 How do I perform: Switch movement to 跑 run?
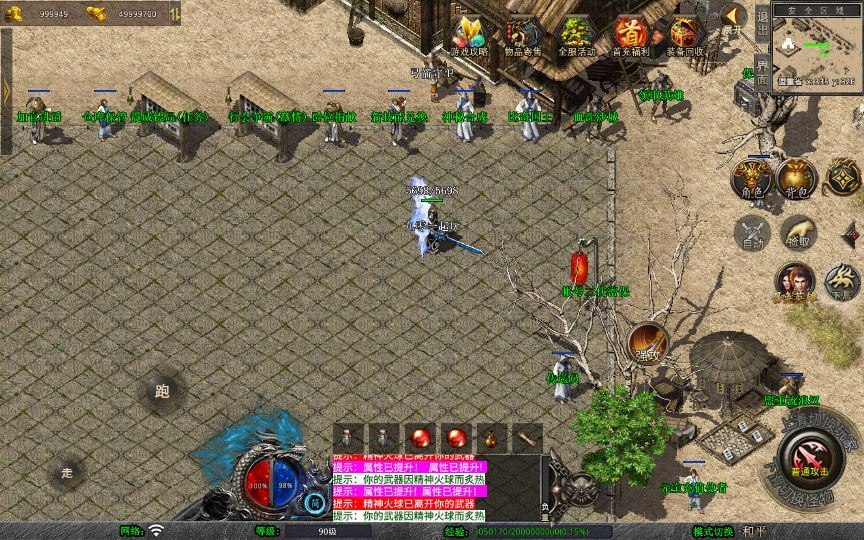click(161, 392)
